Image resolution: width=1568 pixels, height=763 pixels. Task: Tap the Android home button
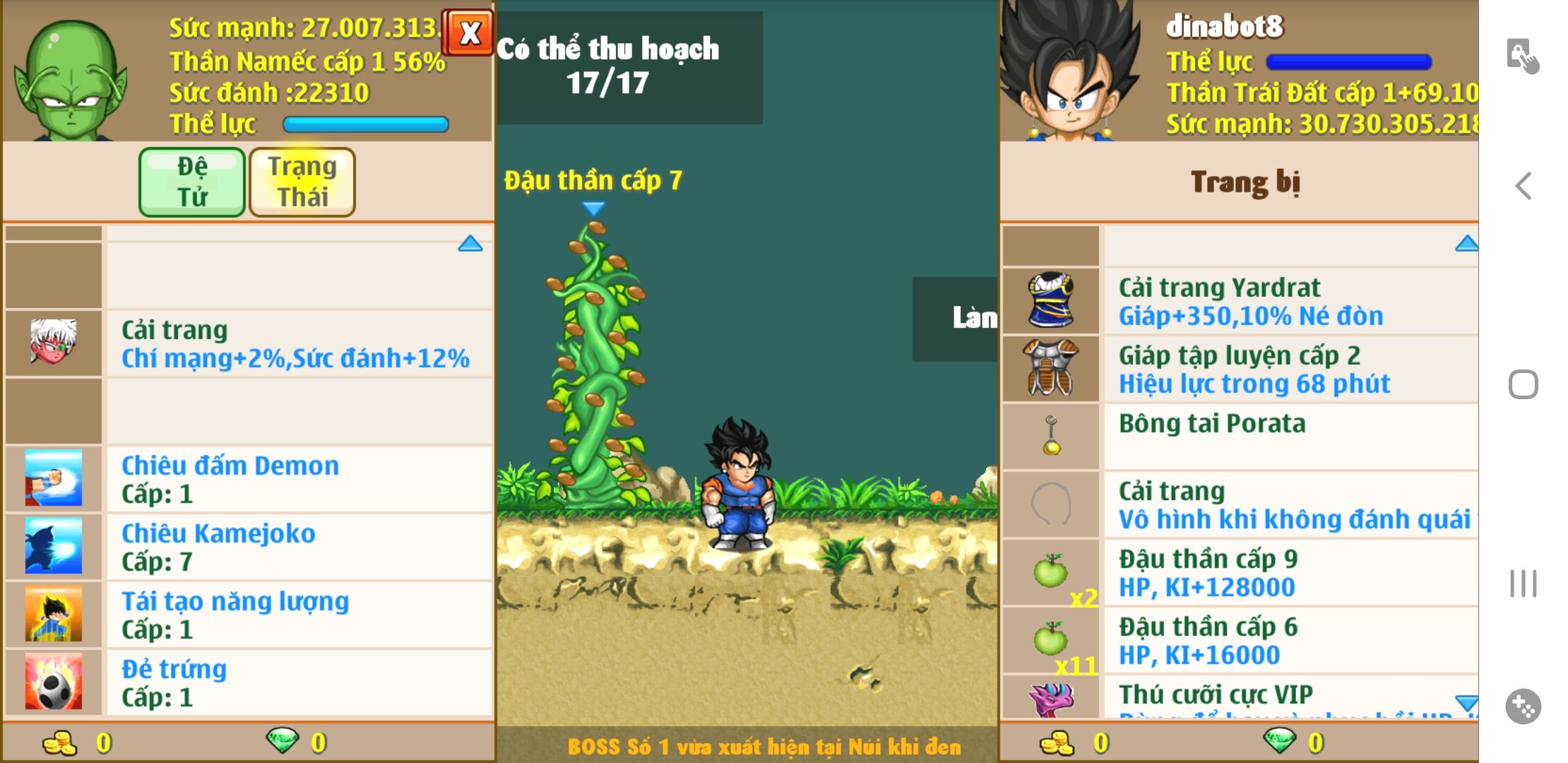tap(1524, 385)
